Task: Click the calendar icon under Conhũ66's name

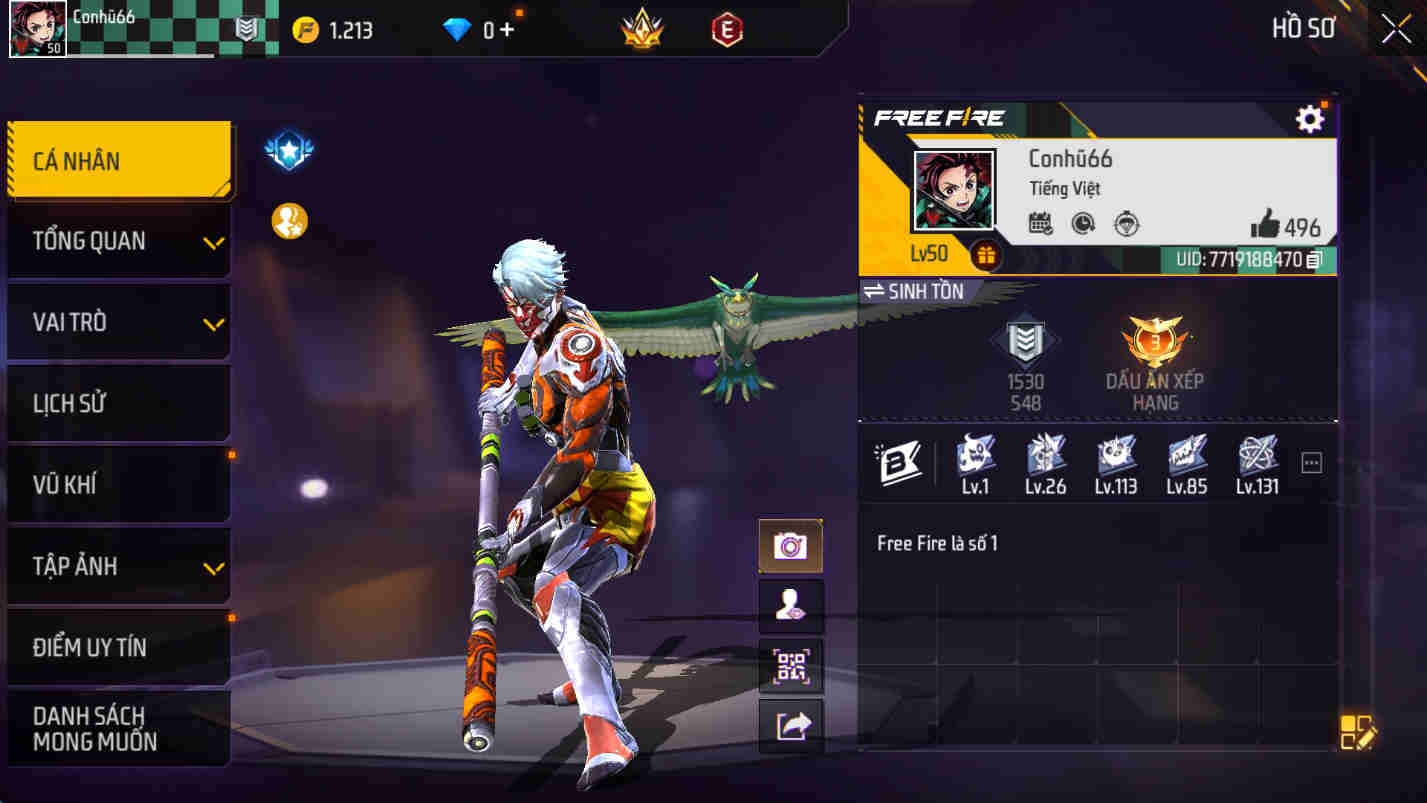Action: coord(1039,225)
